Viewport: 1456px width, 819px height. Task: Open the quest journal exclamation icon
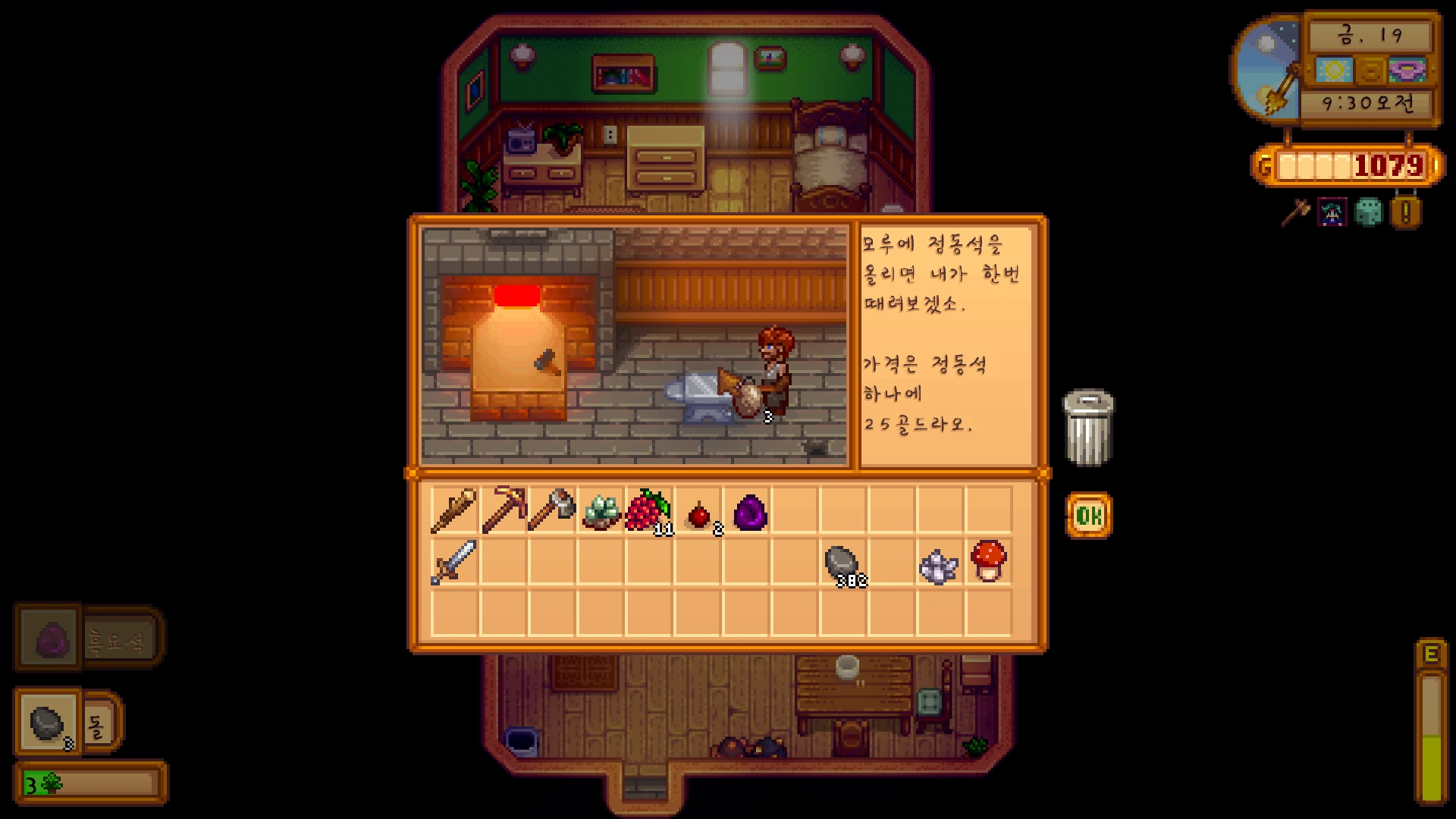pyautogui.click(x=1405, y=213)
